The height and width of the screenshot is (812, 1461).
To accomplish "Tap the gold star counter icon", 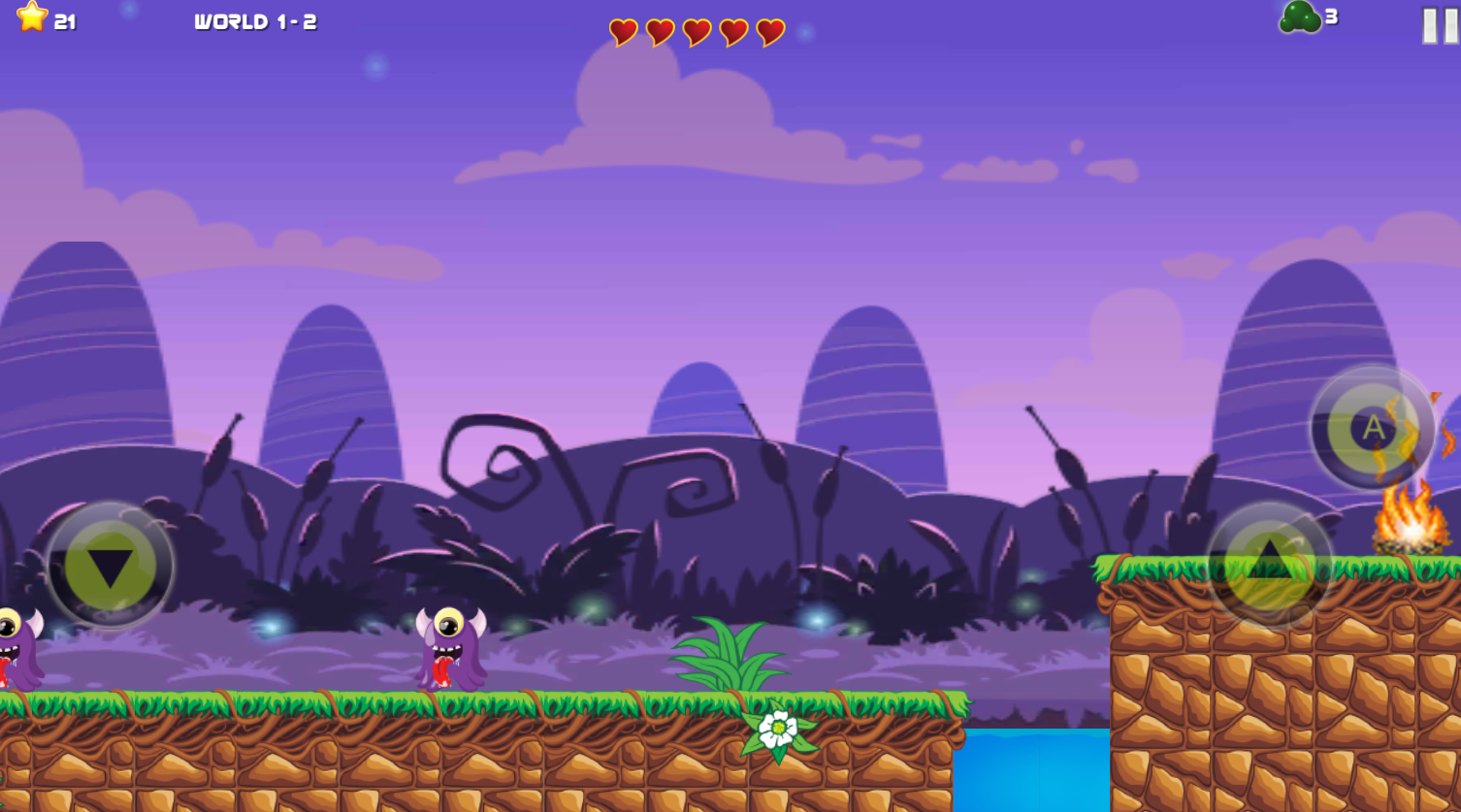I will pos(32,17).
